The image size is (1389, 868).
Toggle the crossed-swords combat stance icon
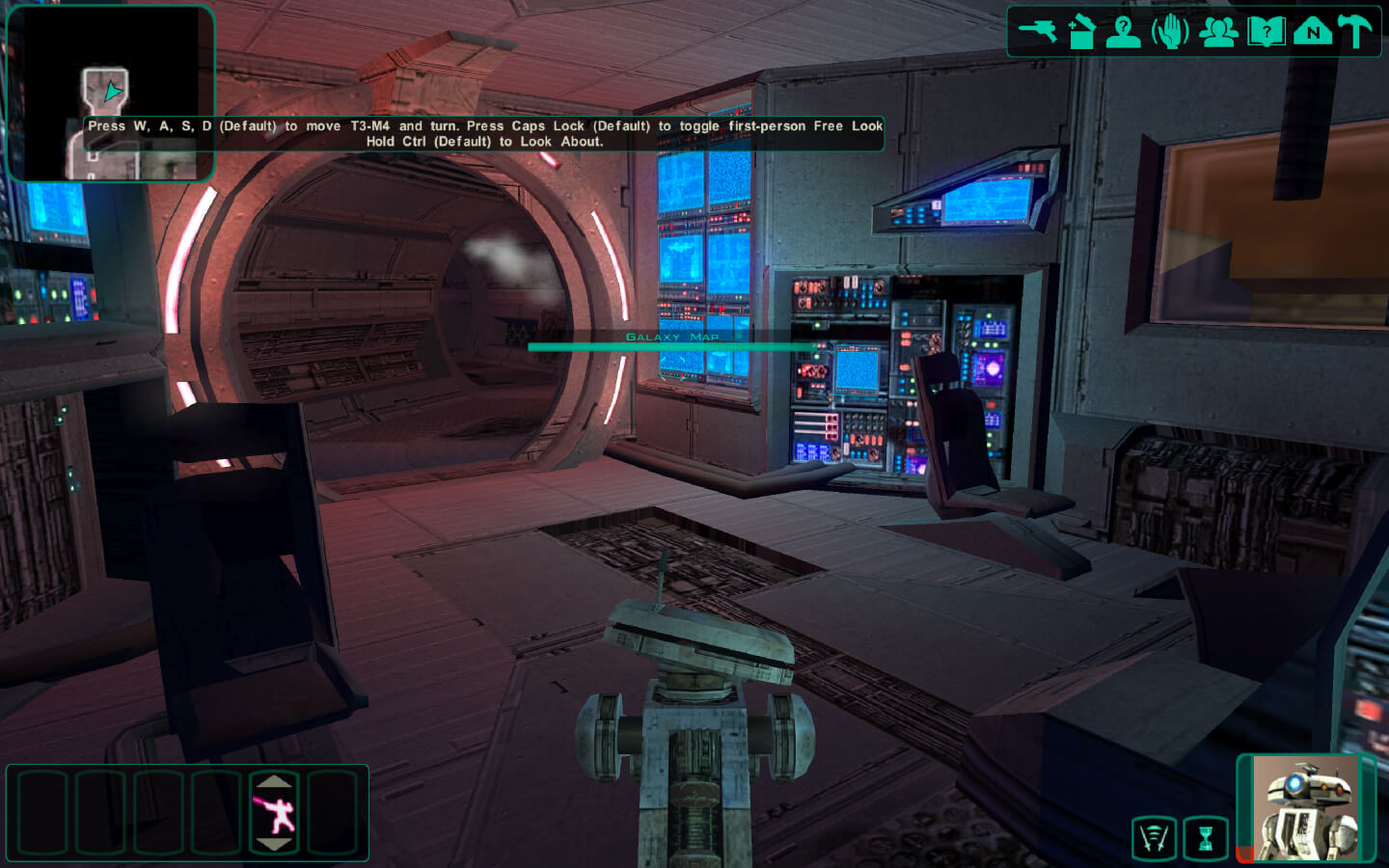1155,838
